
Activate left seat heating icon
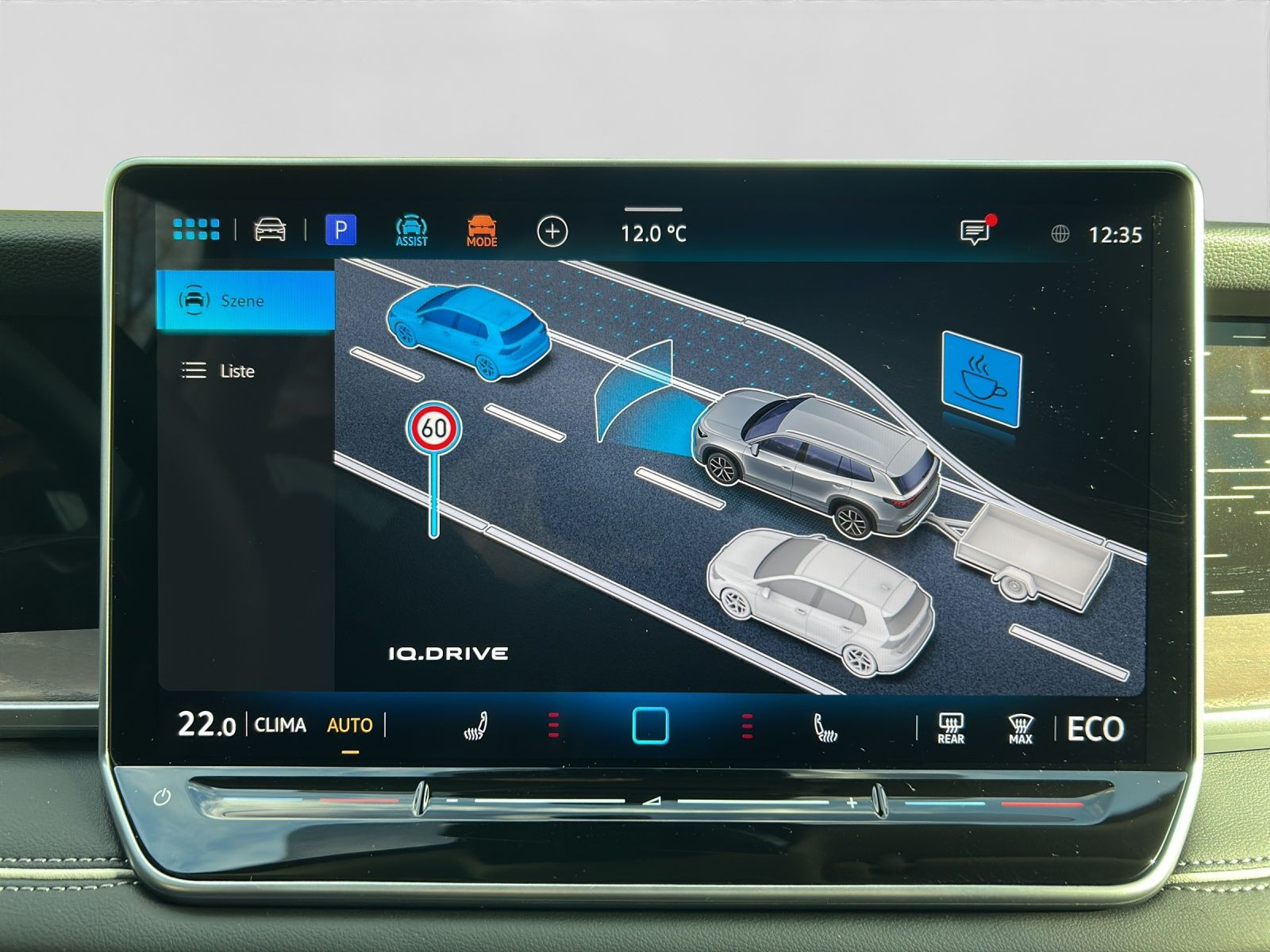(x=475, y=726)
